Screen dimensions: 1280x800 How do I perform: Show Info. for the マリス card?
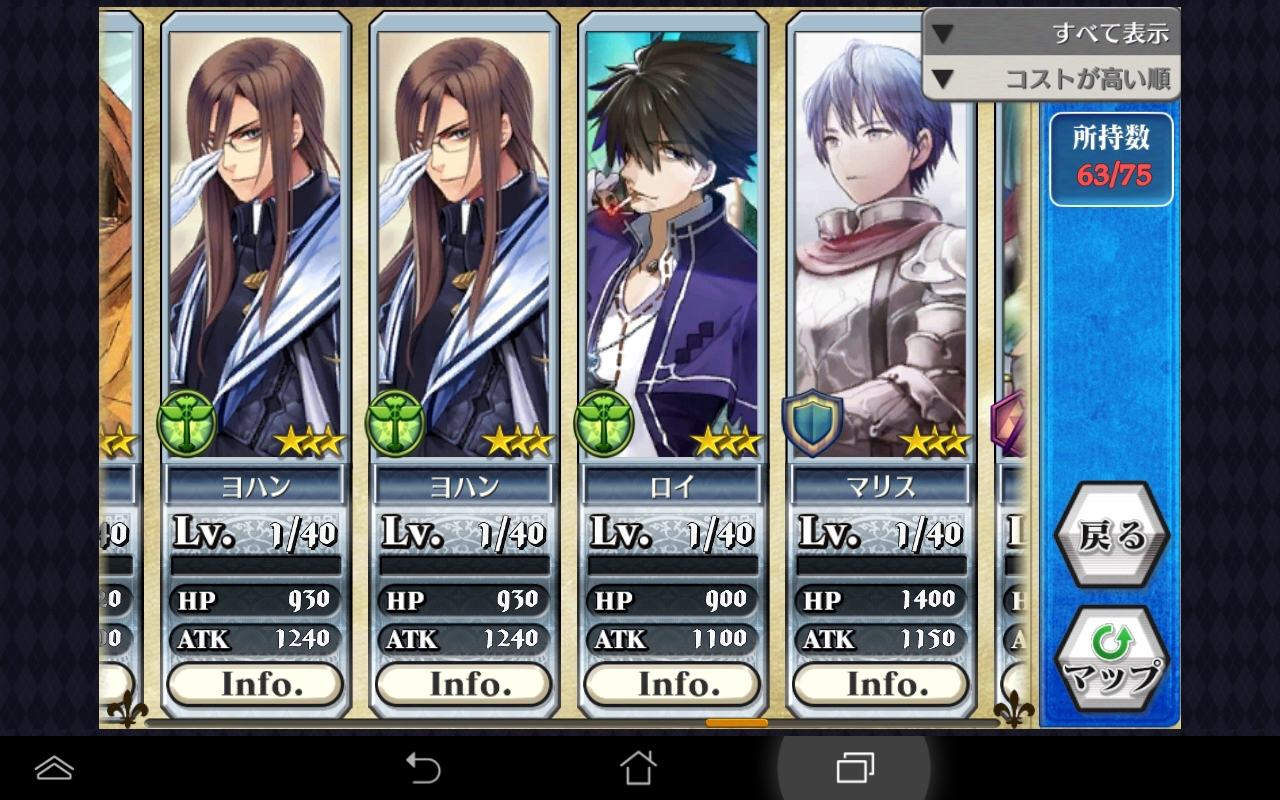coord(881,684)
